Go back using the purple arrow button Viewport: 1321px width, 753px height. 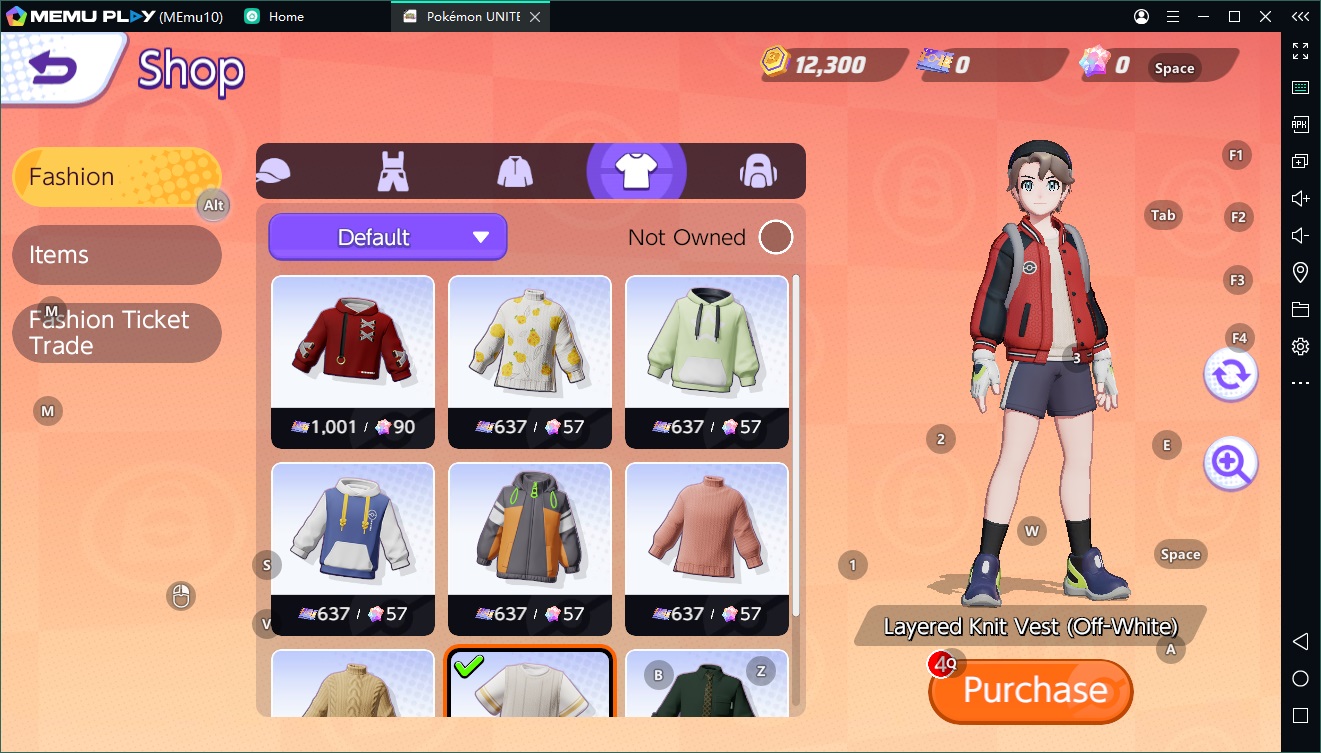[x=54, y=67]
